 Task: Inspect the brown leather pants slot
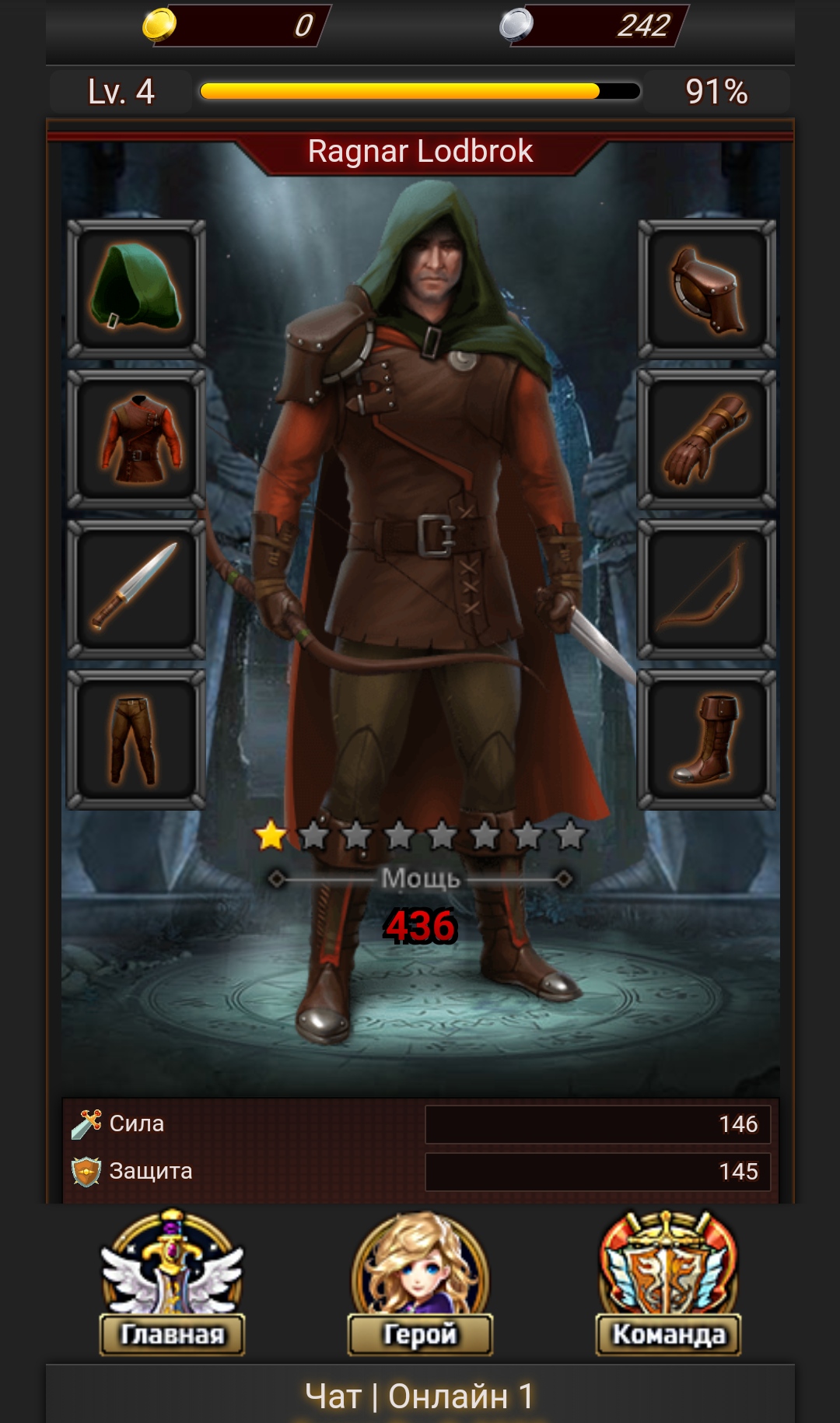pyautogui.click(x=136, y=739)
